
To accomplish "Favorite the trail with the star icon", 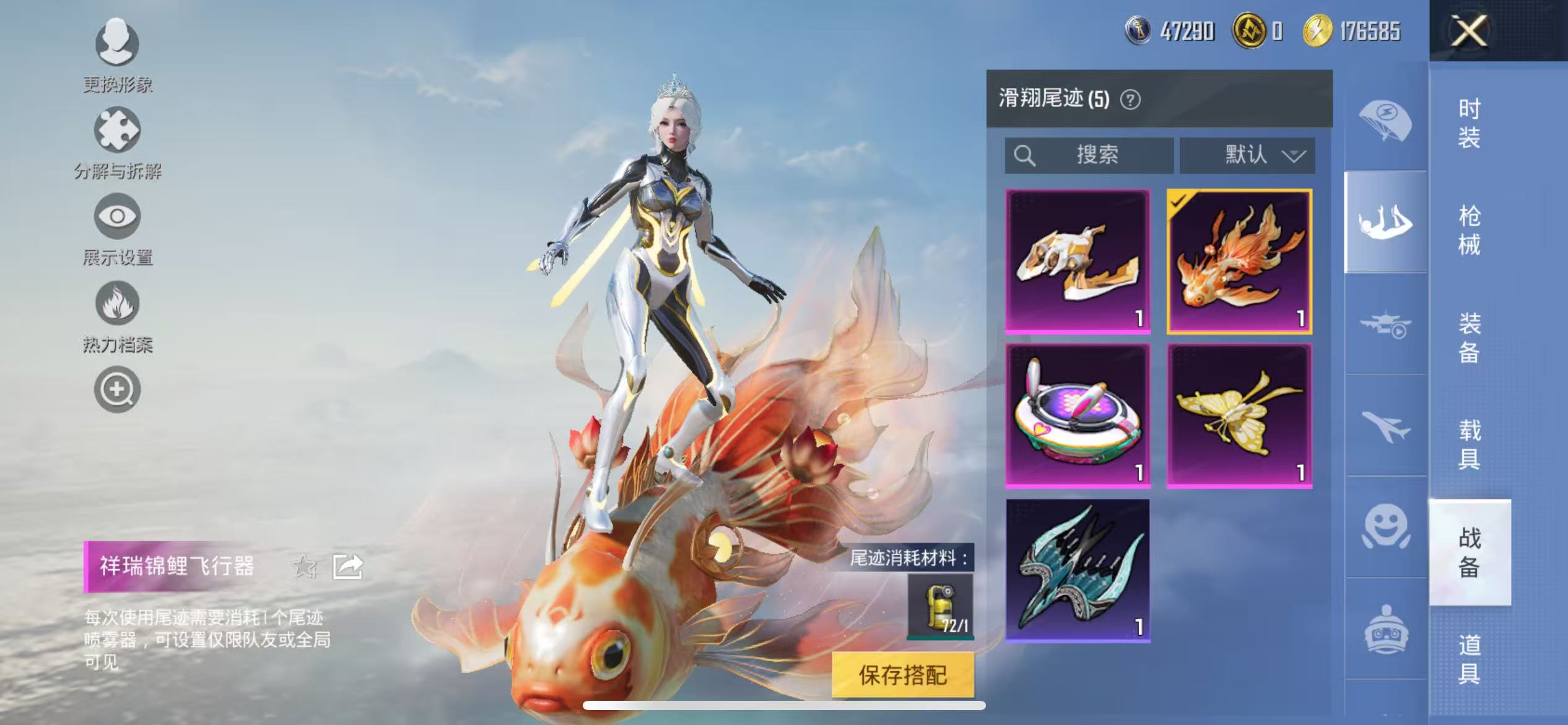I will (303, 566).
